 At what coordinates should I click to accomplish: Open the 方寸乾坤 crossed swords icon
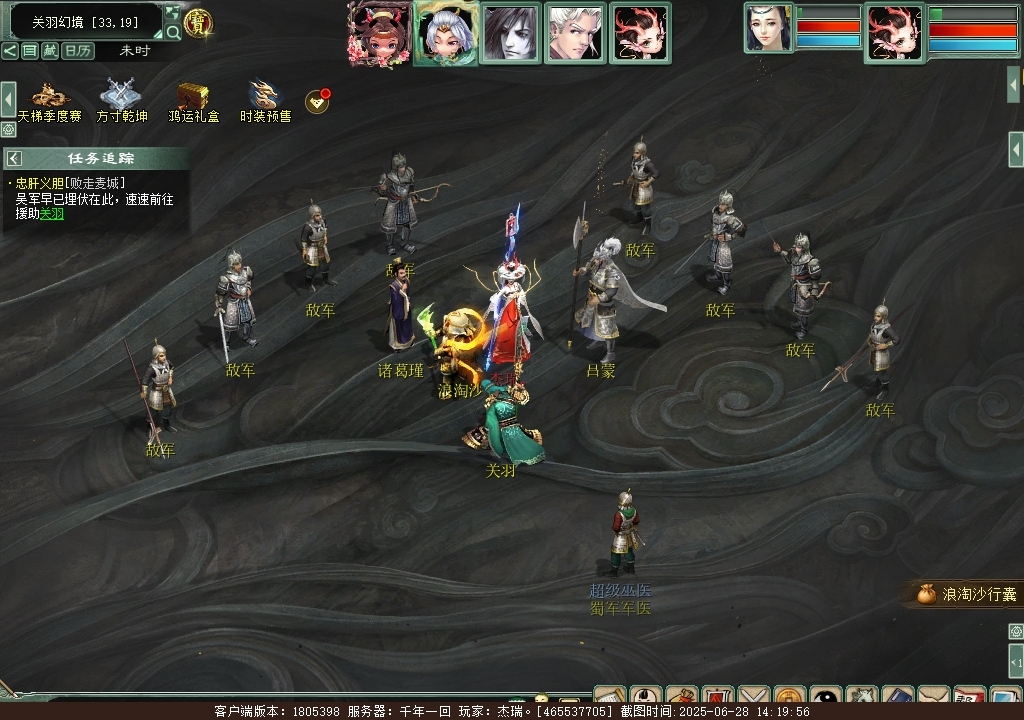coord(121,96)
